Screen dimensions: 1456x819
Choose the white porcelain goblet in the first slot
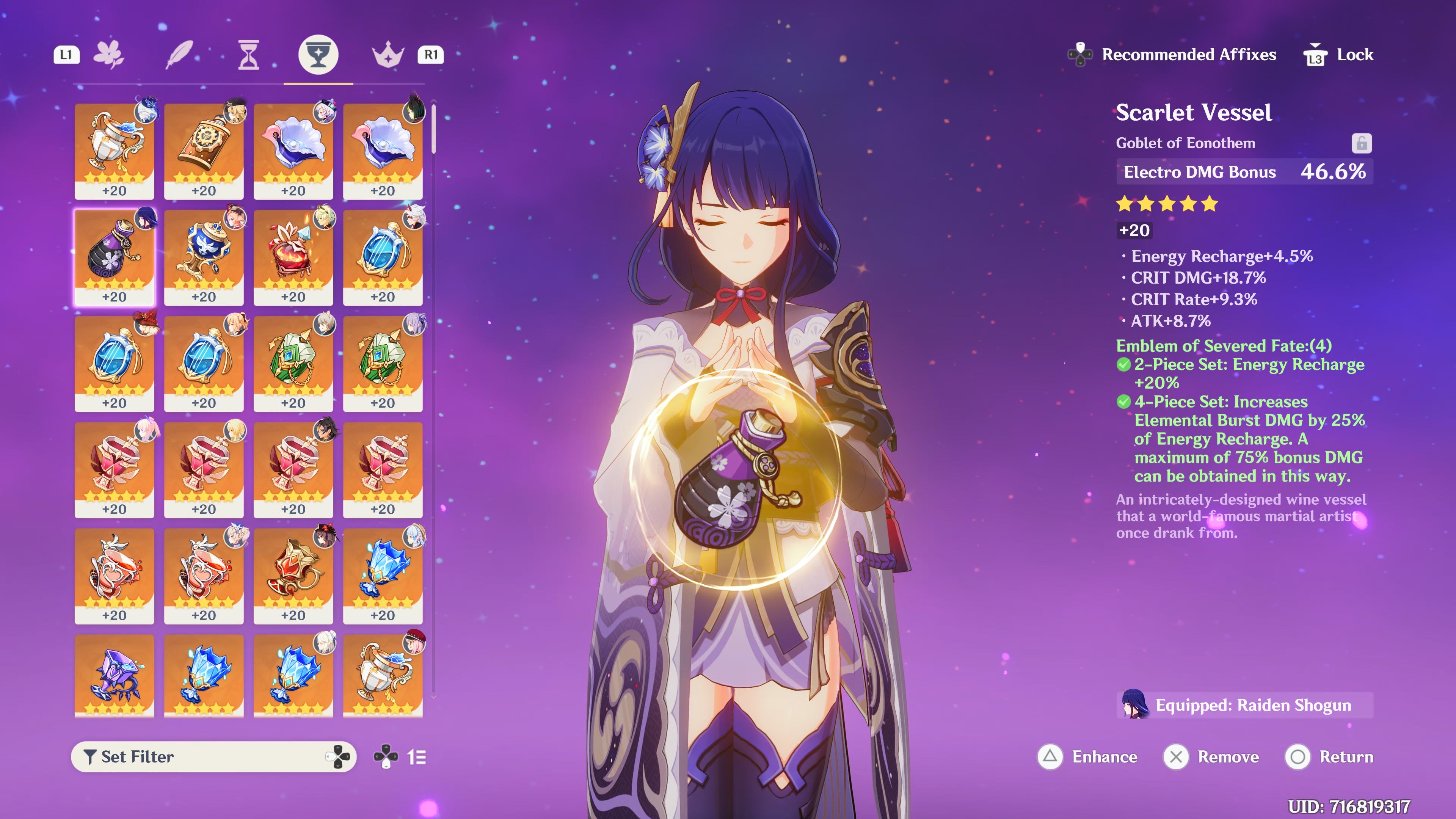tap(114, 151)
